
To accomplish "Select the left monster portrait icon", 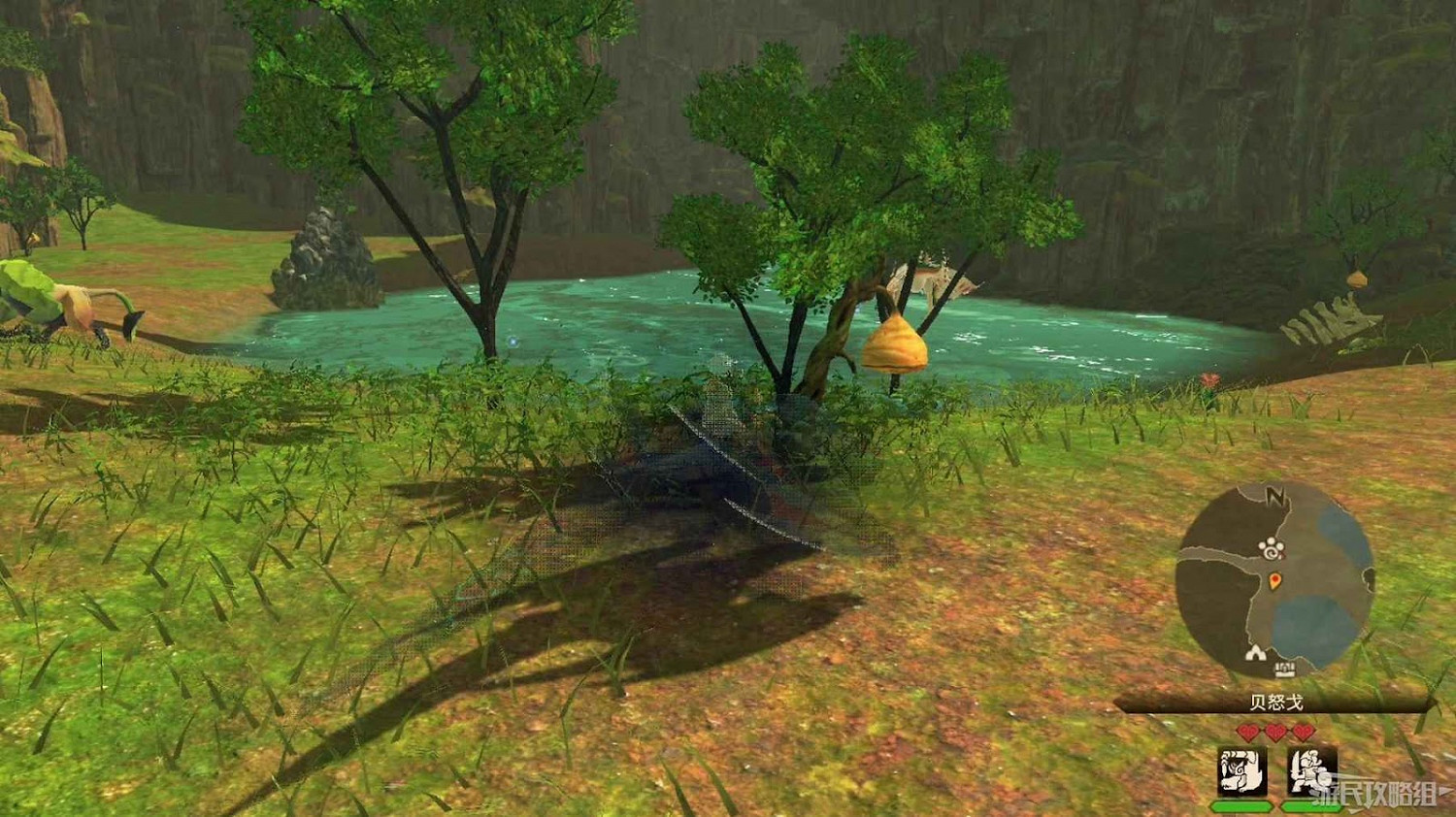I will 1241,770.
